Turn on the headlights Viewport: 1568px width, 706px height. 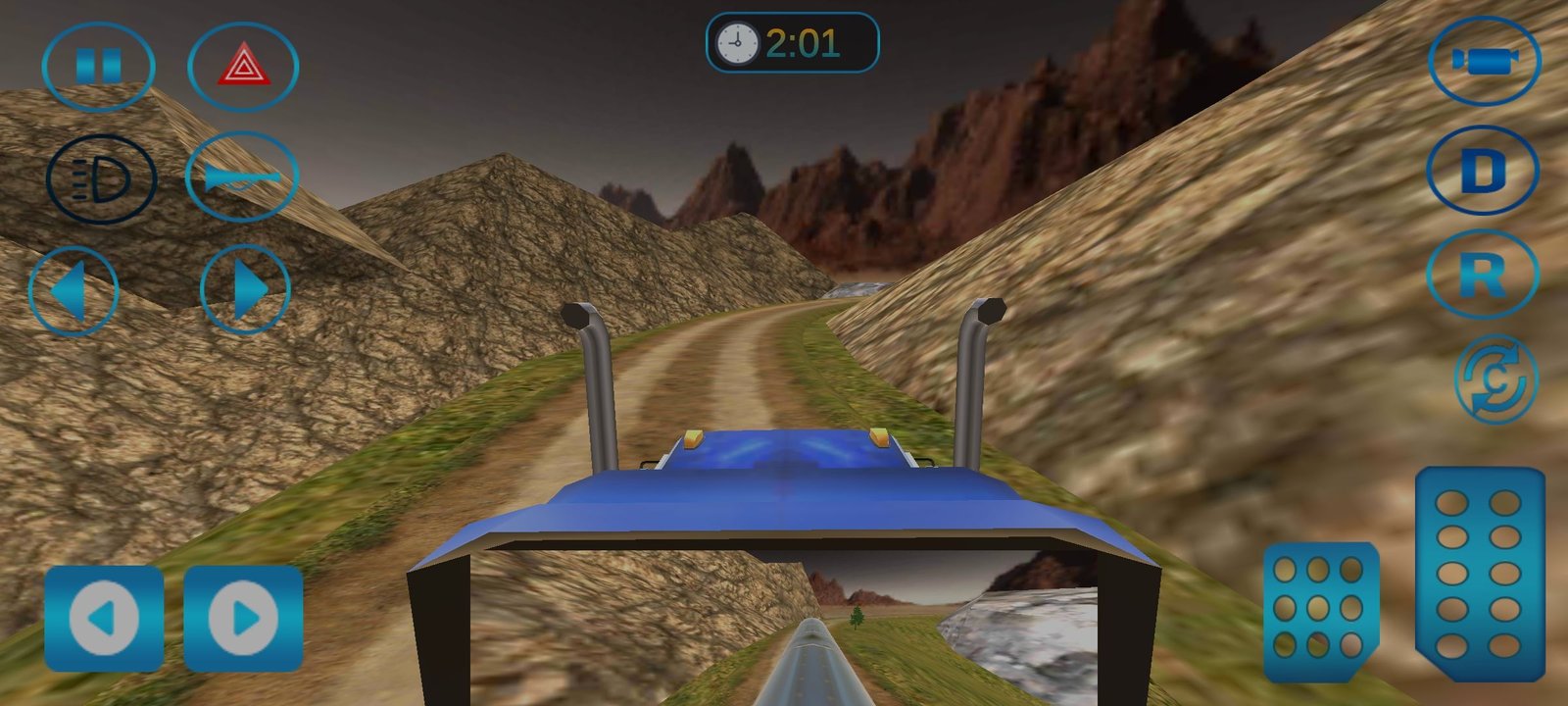tap(101, 179)
